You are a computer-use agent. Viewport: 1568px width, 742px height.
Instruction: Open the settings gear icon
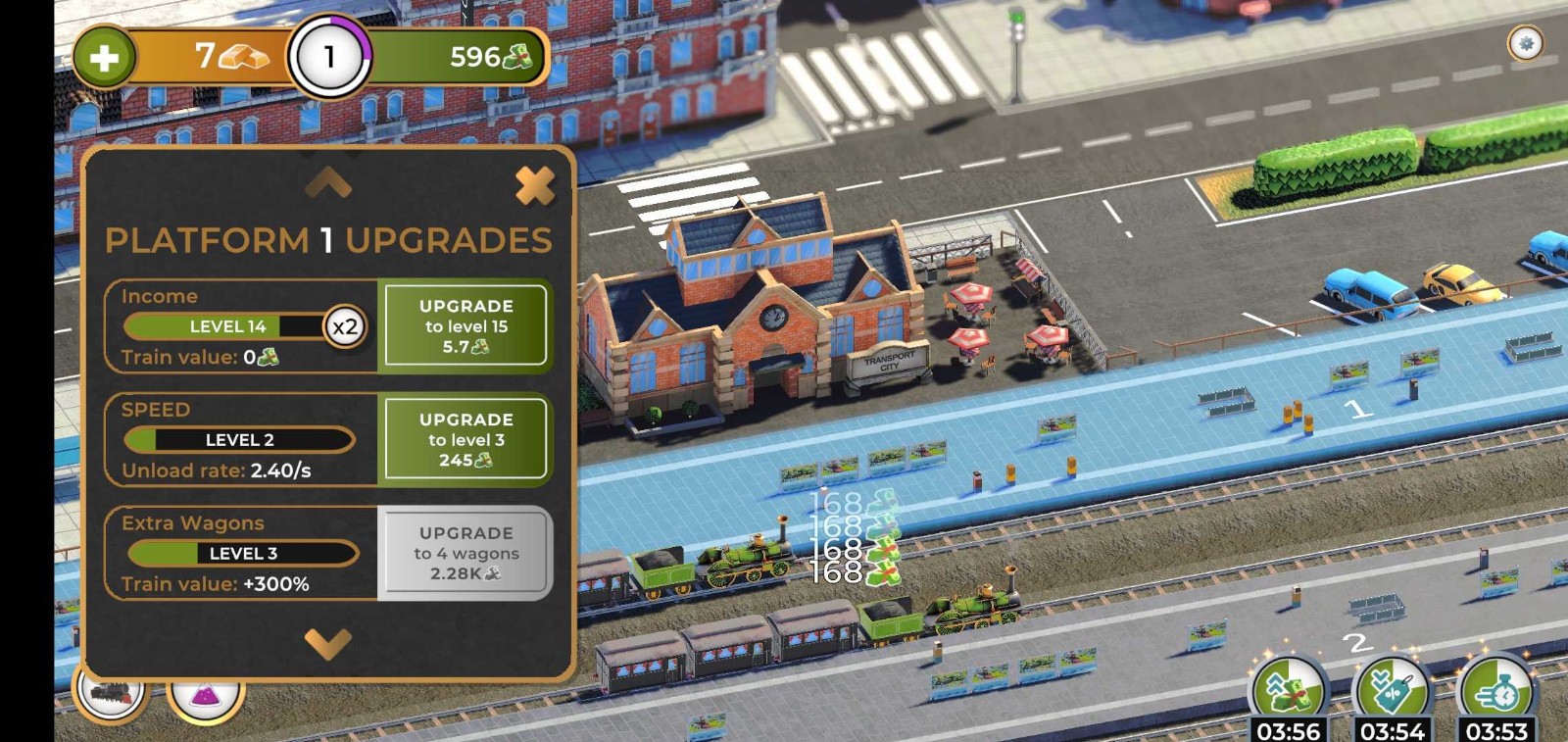coord(1525,43)
